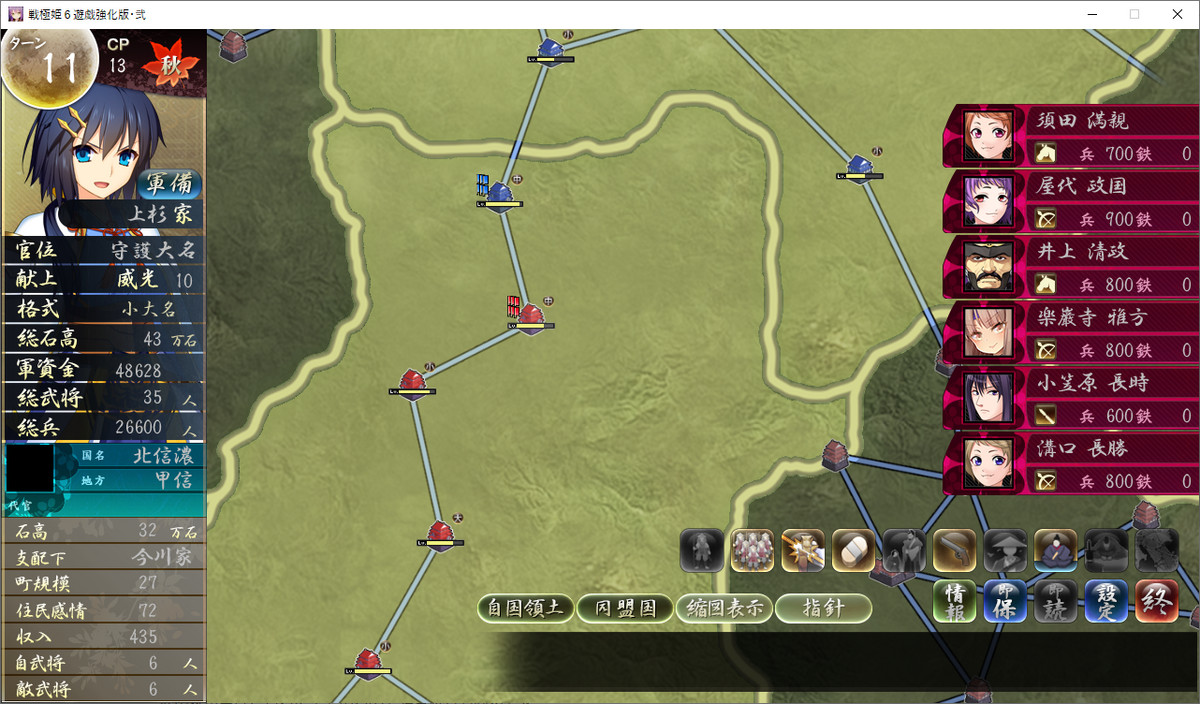
Task: Open the 設定 (settings) menu
Action: click(x=1106, y=601)
